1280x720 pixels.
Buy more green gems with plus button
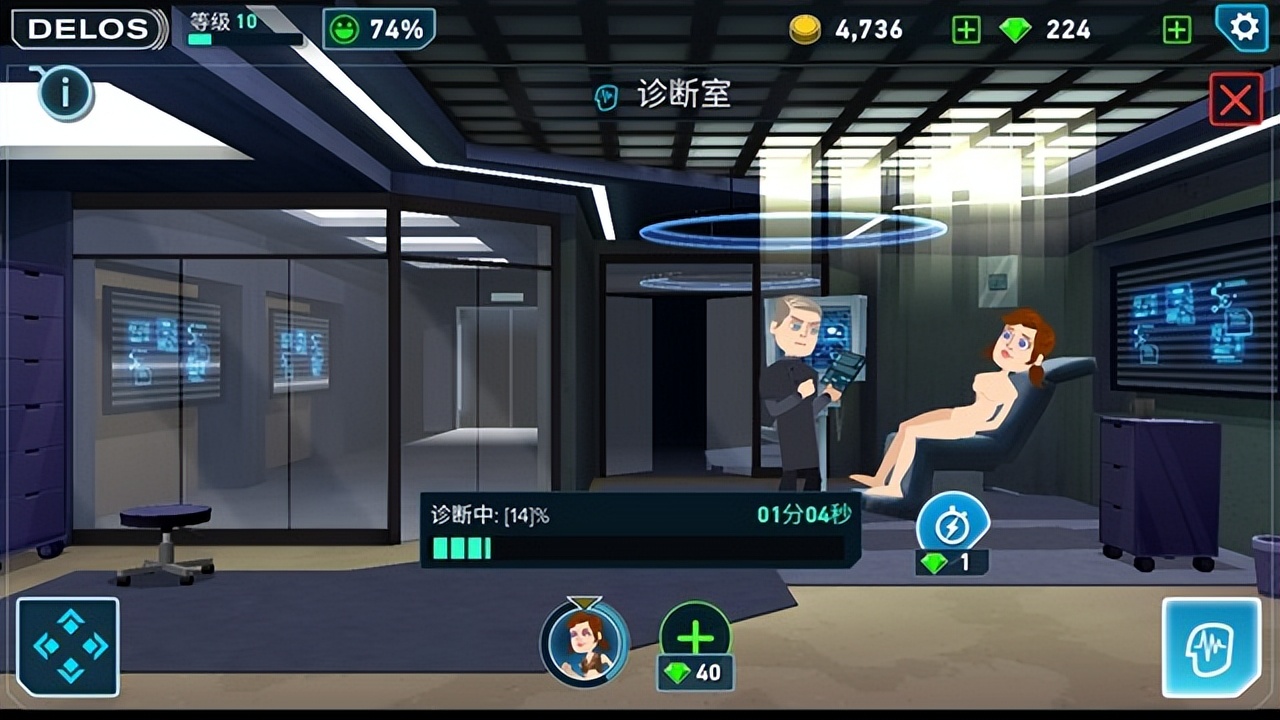1177,30
